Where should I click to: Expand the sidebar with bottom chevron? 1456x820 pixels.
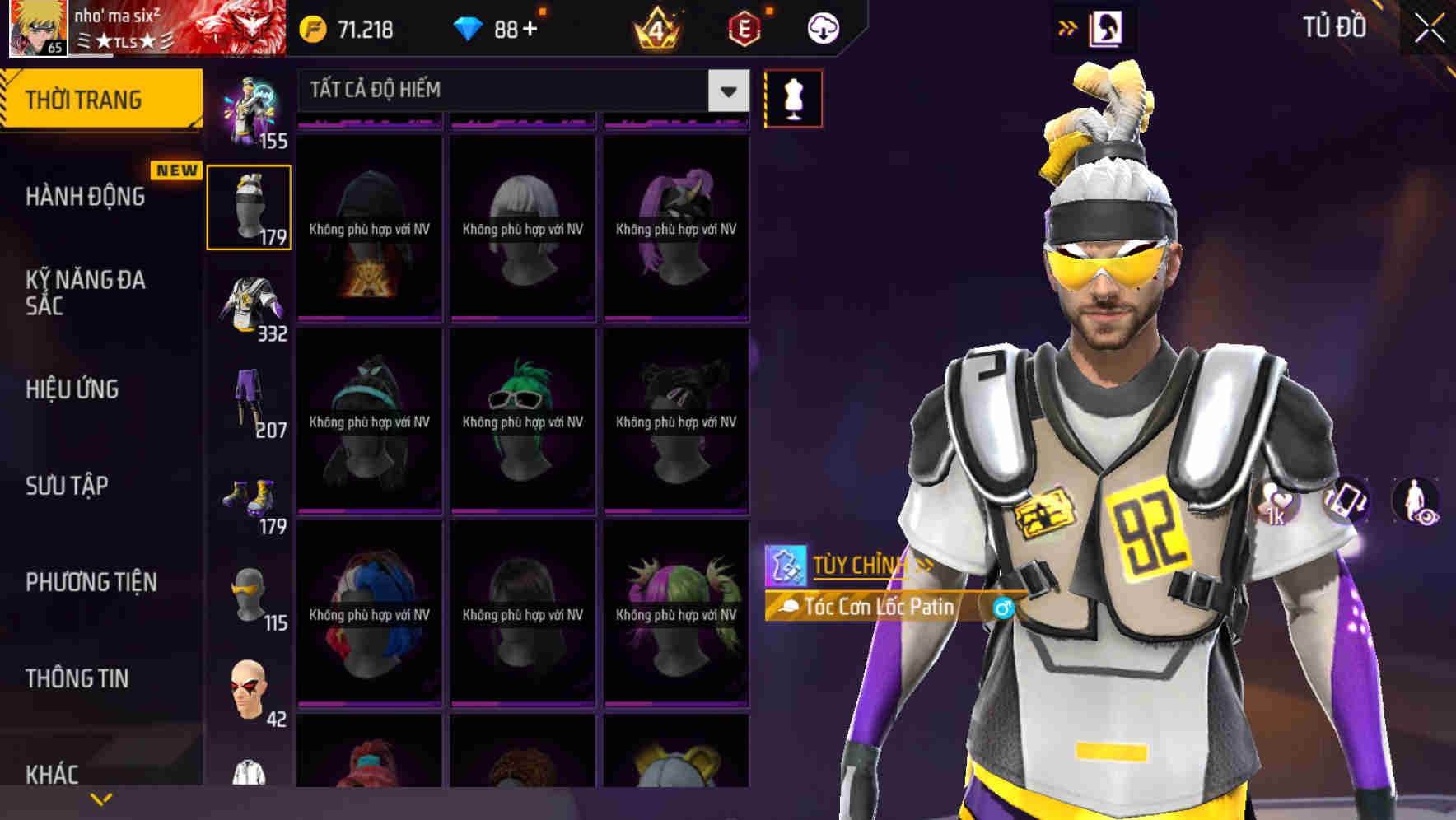point(100,799)
